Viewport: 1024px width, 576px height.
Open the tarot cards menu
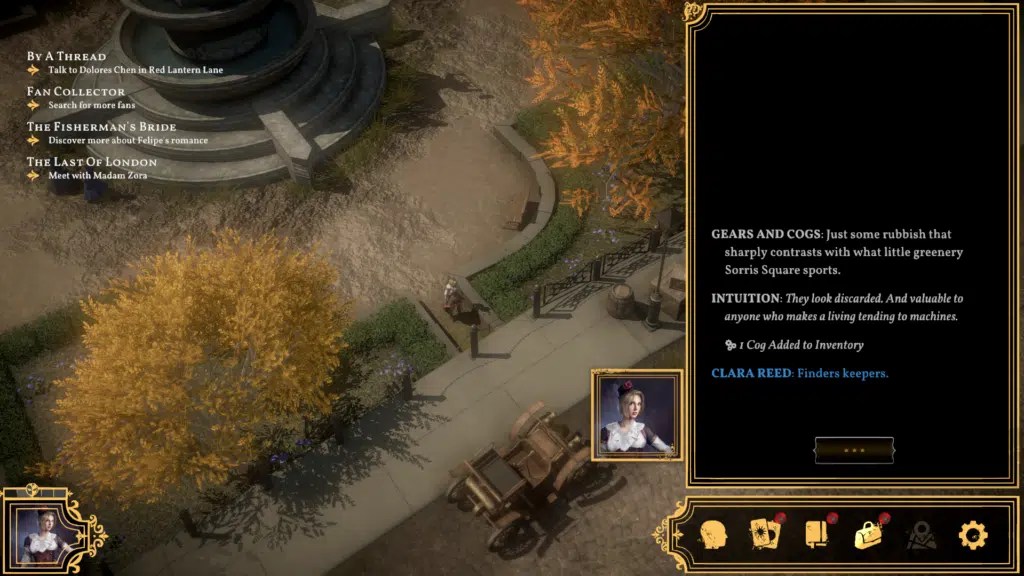(x=764, y=534)
